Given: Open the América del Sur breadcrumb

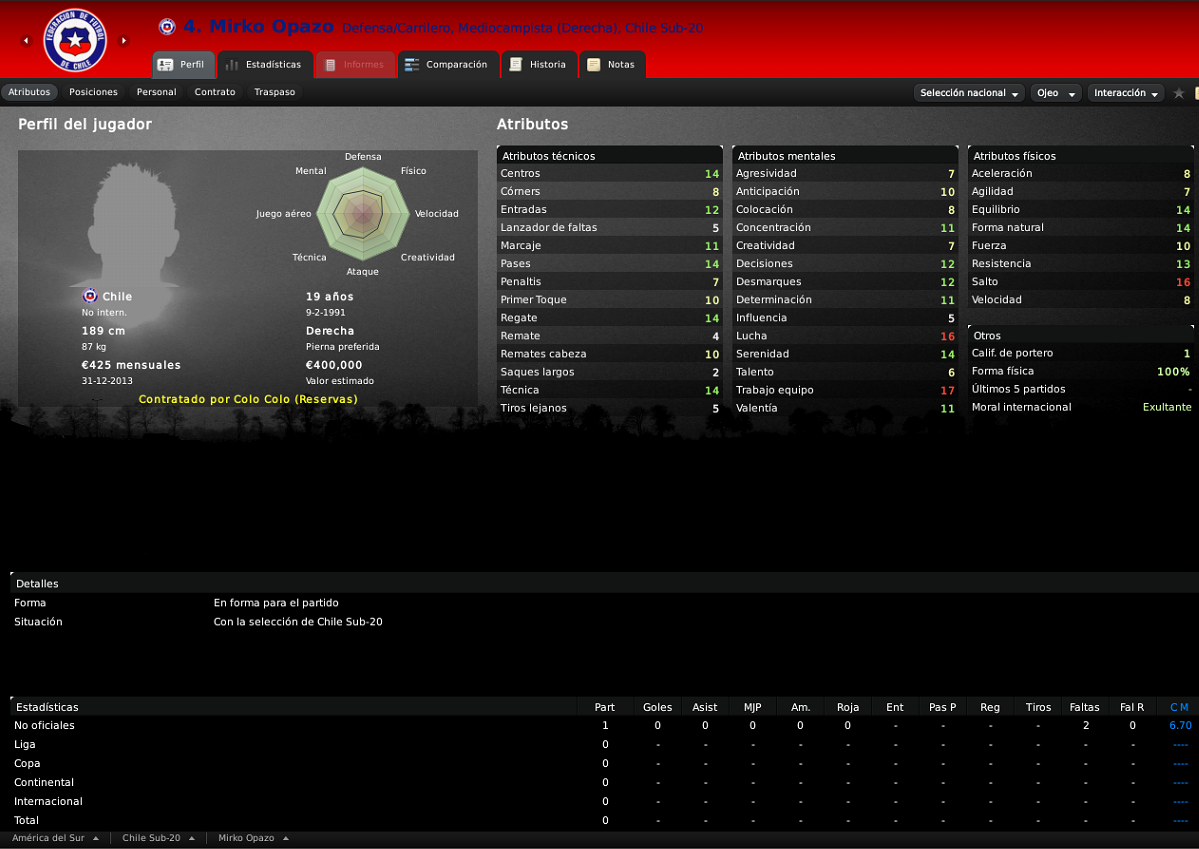Looking at the screenshot, I should coord(55,838).
